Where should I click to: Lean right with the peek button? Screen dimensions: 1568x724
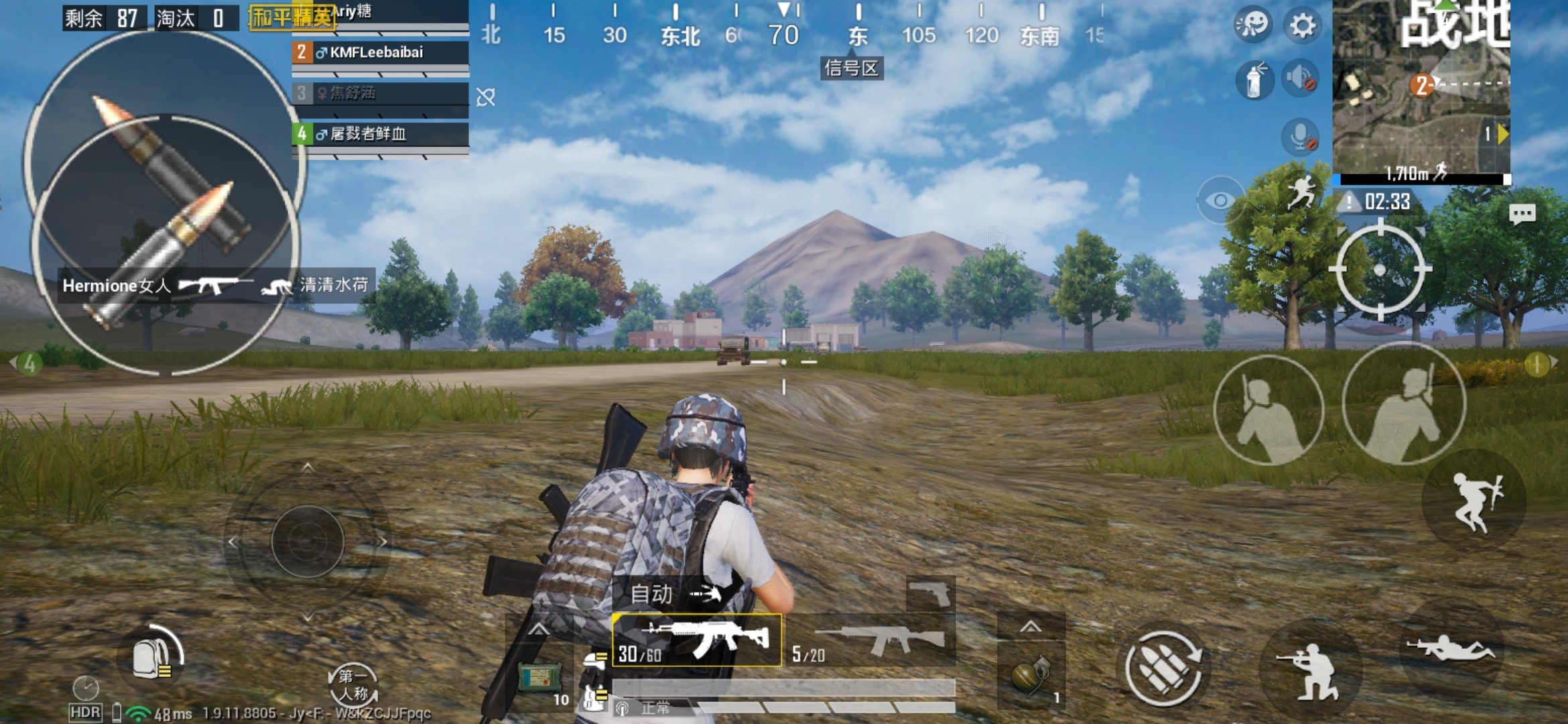pos(1404,404)
